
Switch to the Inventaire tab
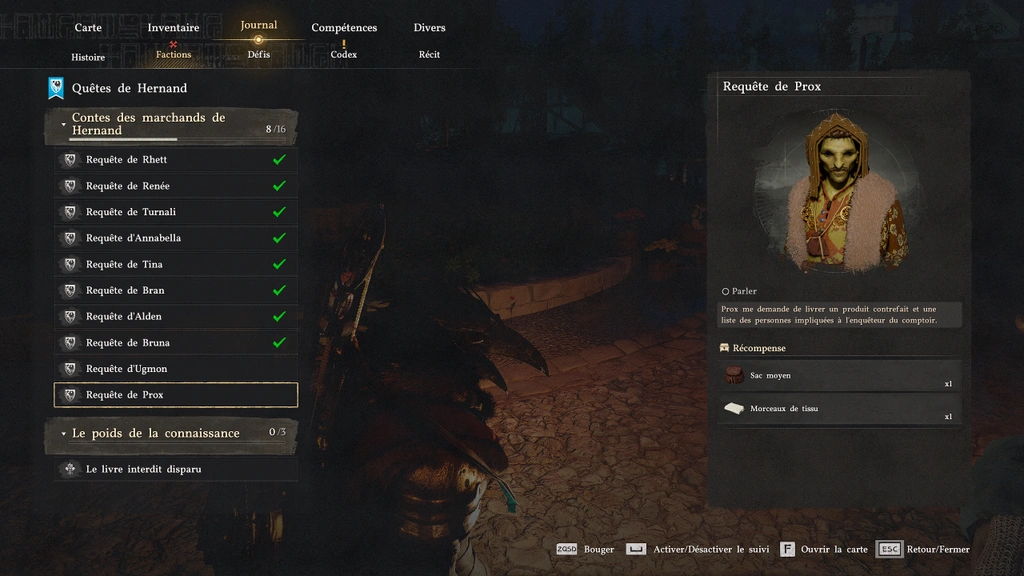[173, 28]
